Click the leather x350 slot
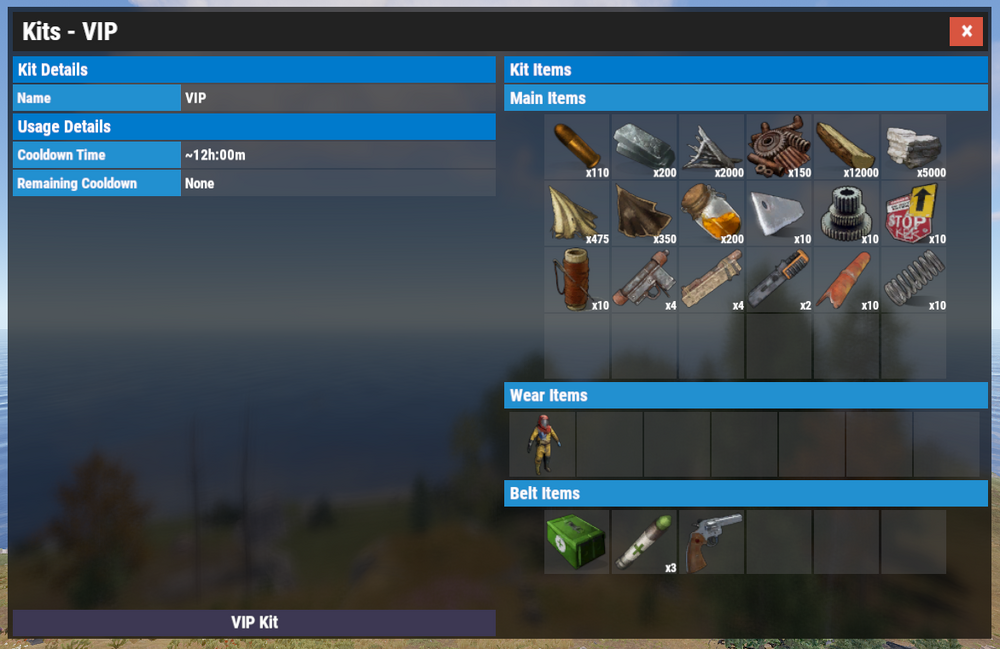 644,213
